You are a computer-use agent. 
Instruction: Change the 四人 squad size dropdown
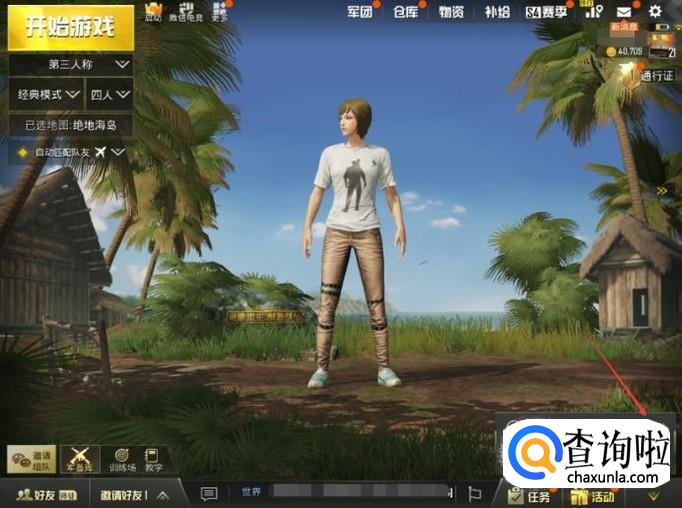point(110,95)
